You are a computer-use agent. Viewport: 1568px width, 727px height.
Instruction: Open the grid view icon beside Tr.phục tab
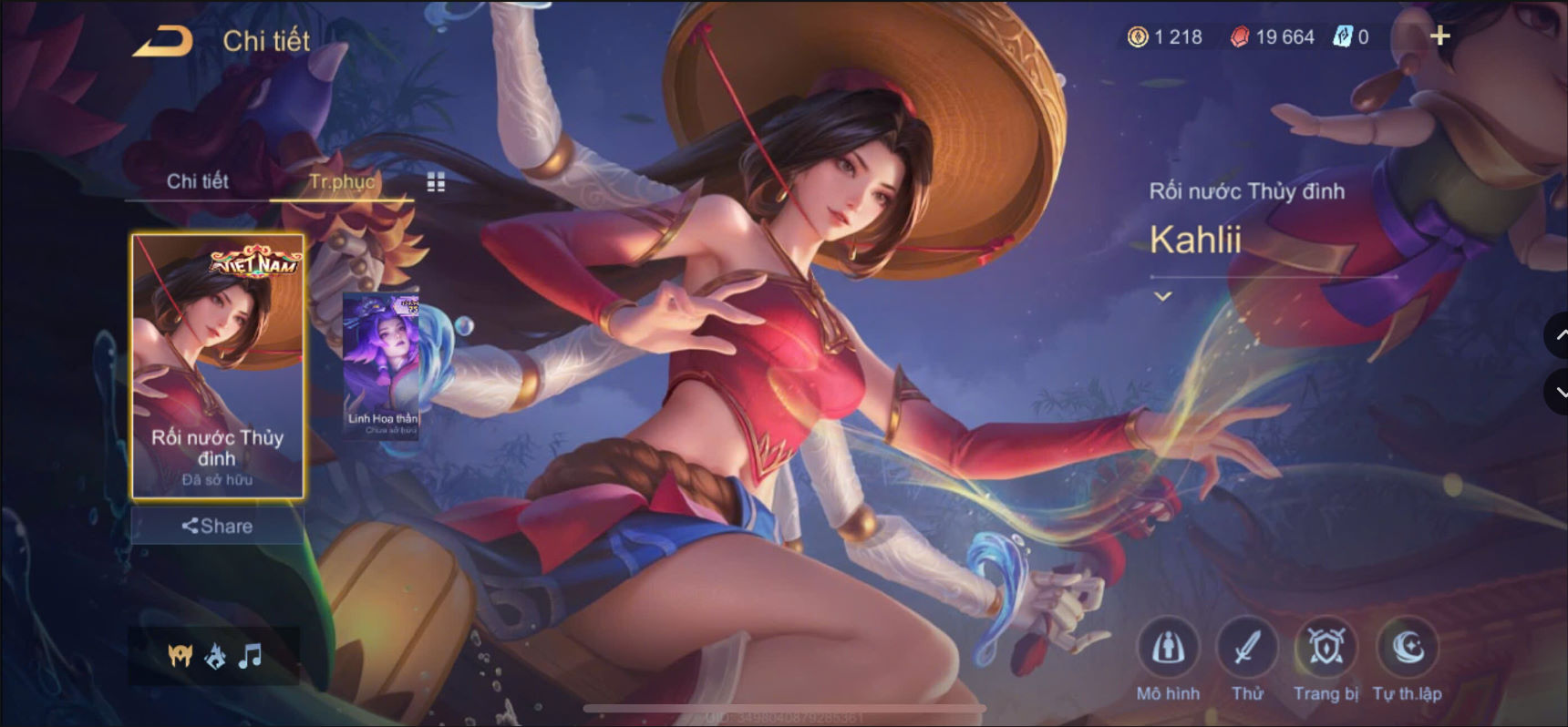(435, 182)
